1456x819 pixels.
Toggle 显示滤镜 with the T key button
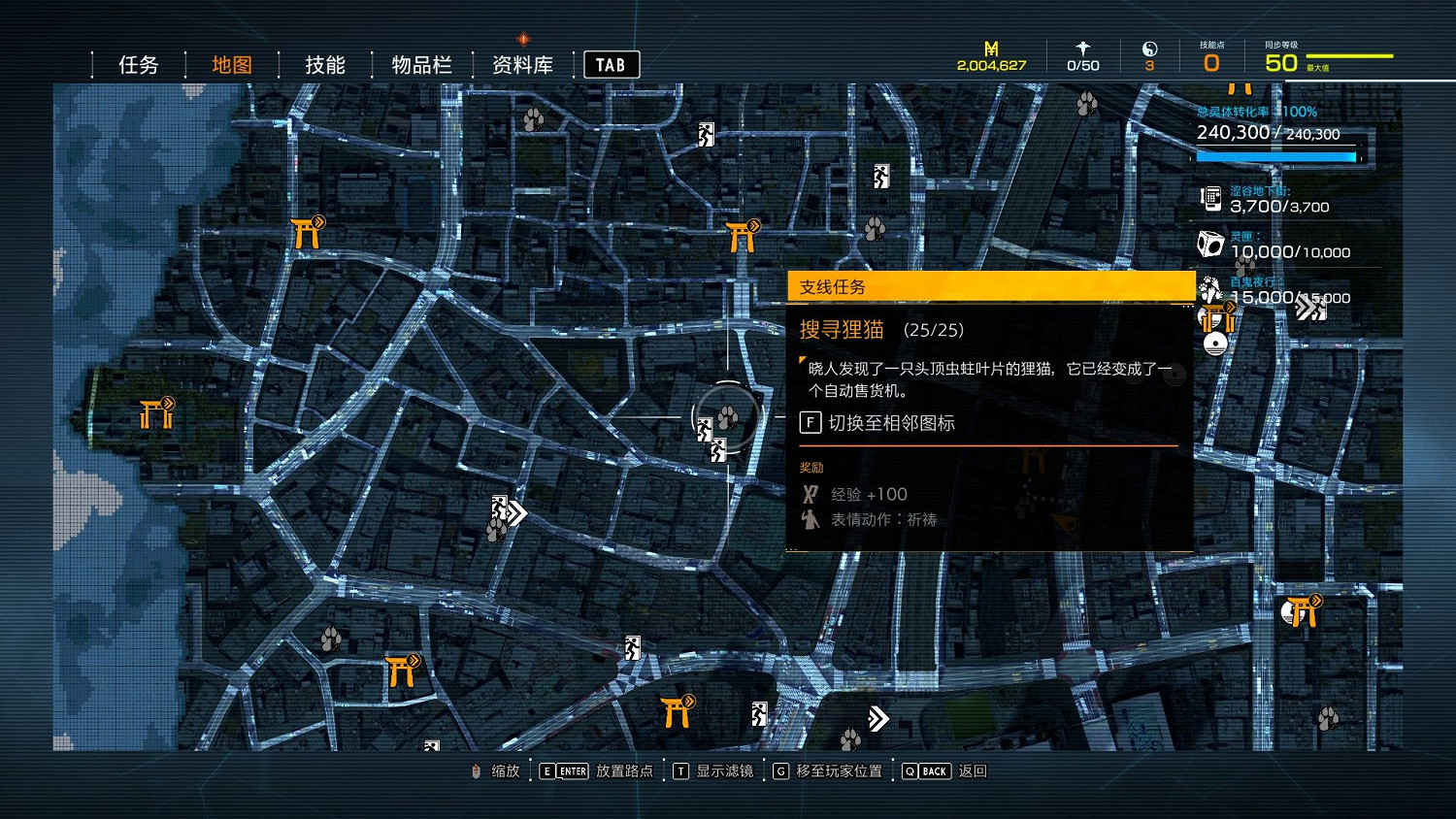(x=680, y=770)
